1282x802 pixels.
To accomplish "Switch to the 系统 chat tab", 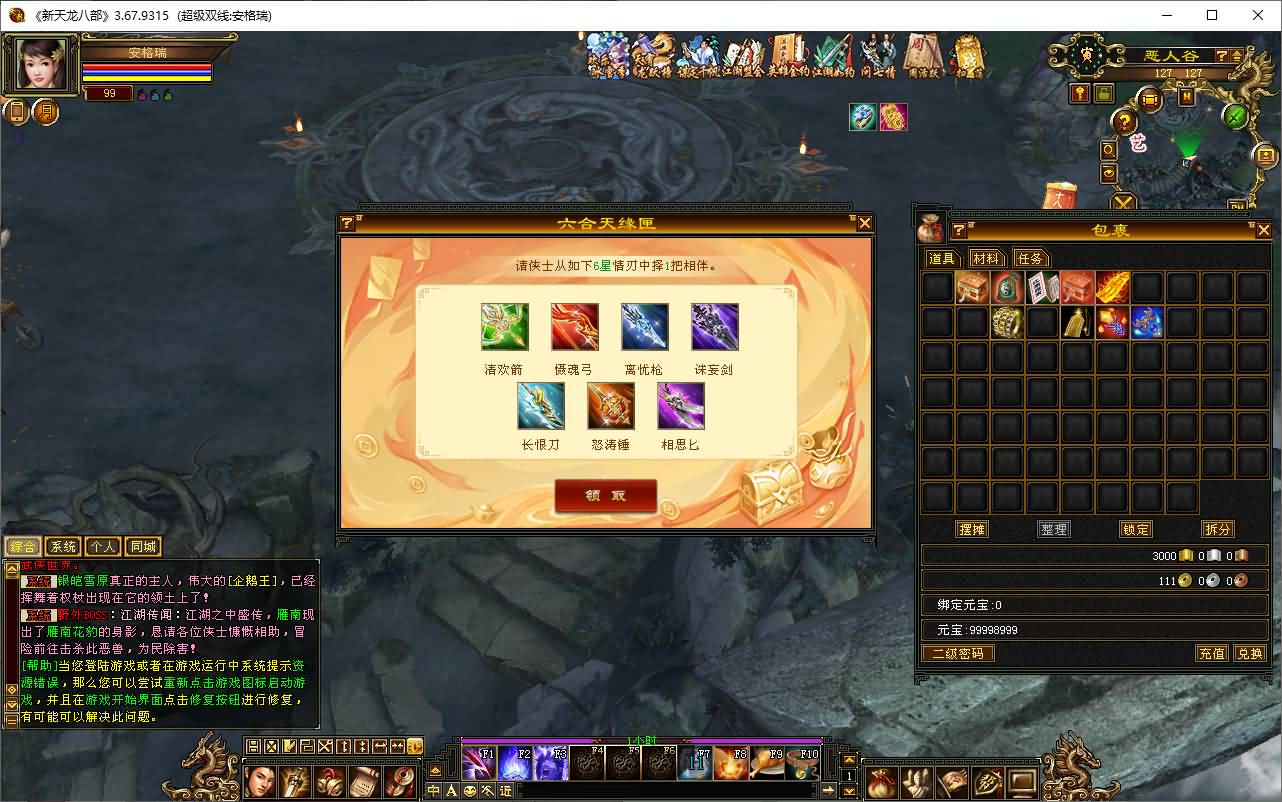I will pos(63,547).
